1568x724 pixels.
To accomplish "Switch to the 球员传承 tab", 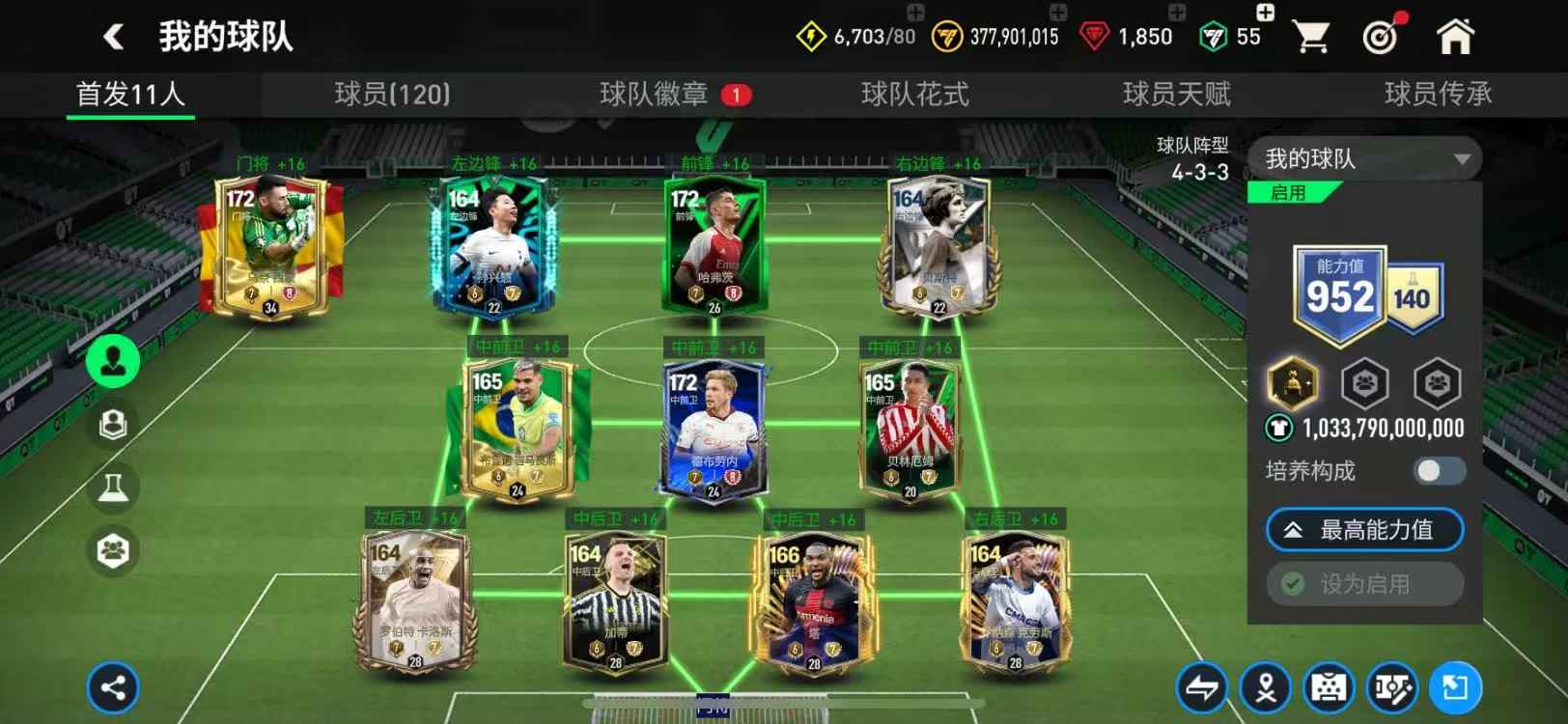I will coord(1438,94).
